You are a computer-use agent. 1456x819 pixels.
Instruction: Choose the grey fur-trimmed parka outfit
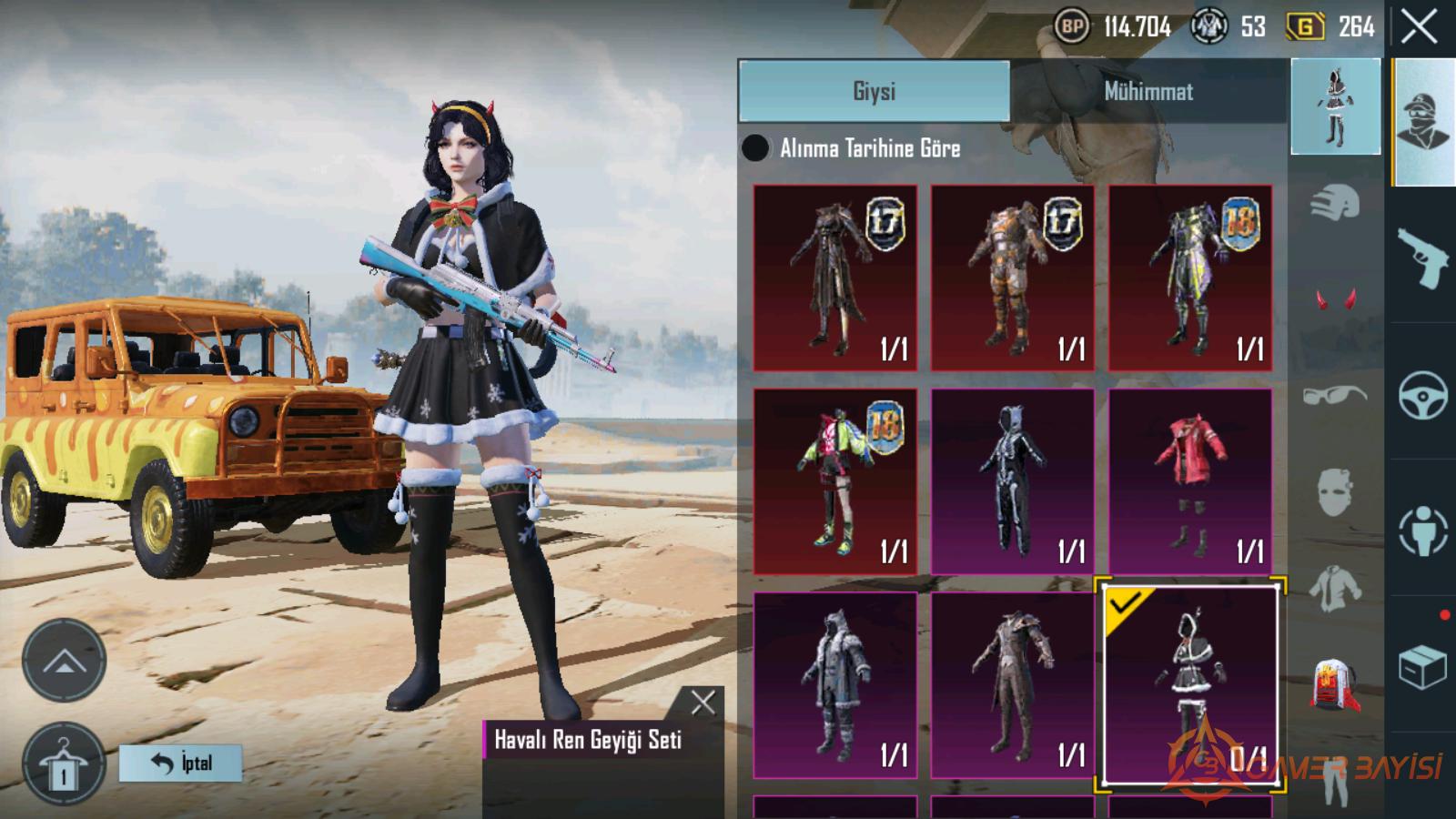834,685
